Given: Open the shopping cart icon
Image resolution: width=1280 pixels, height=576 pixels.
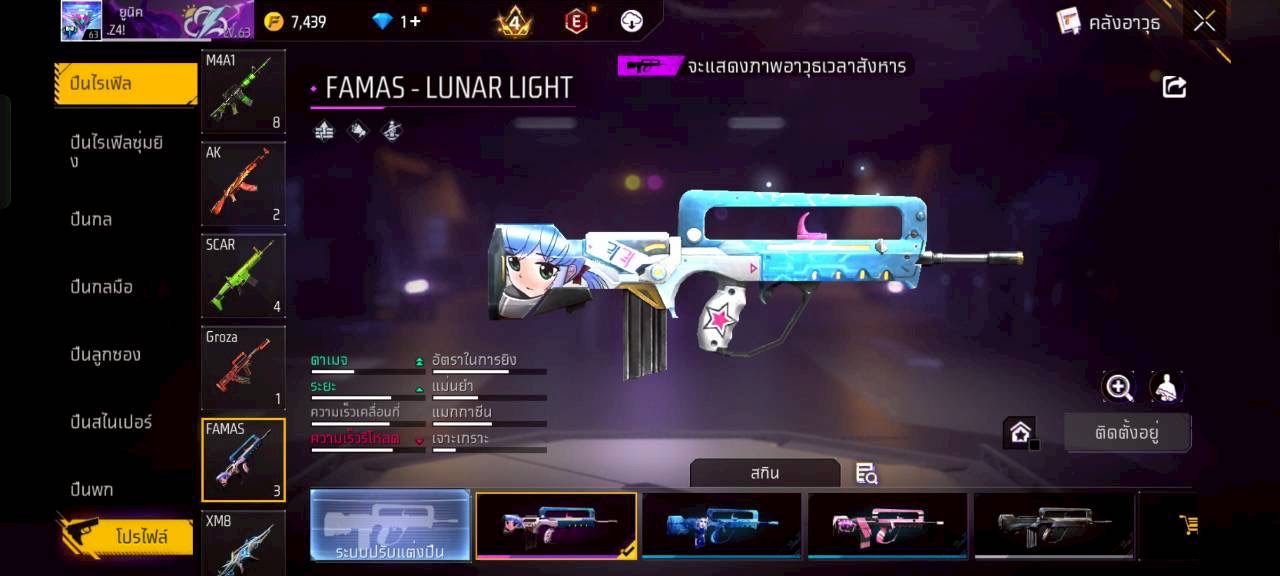Looking at the screenshot, I should tap(1188, 524).
